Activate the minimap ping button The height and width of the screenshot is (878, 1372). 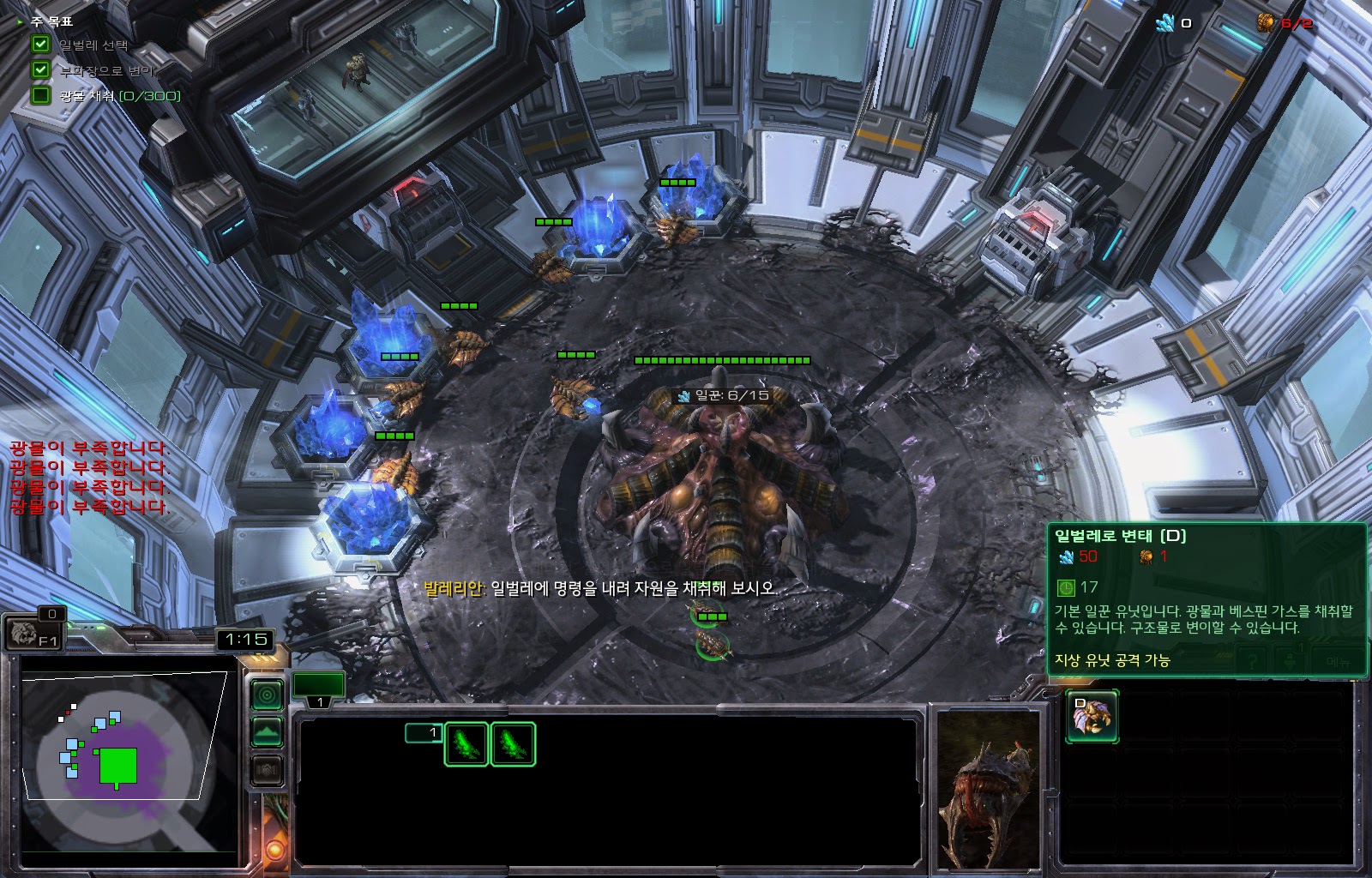click(268, 695)
